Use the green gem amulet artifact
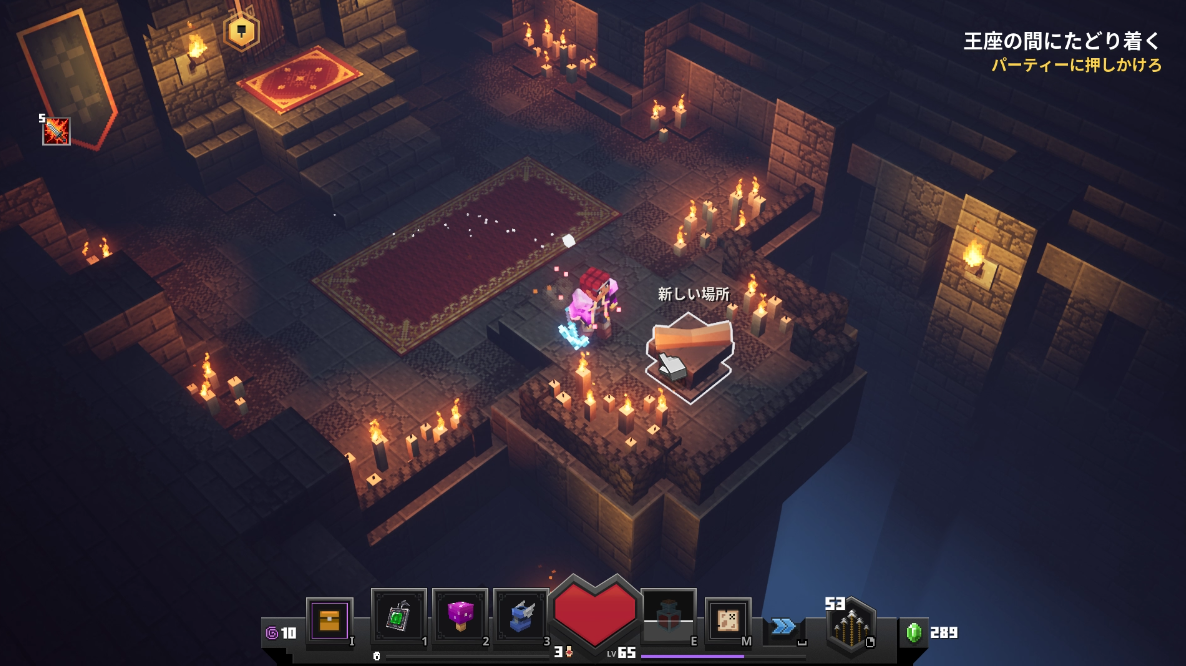Screen dimensions: 1186x666 [x=398, y=616]
